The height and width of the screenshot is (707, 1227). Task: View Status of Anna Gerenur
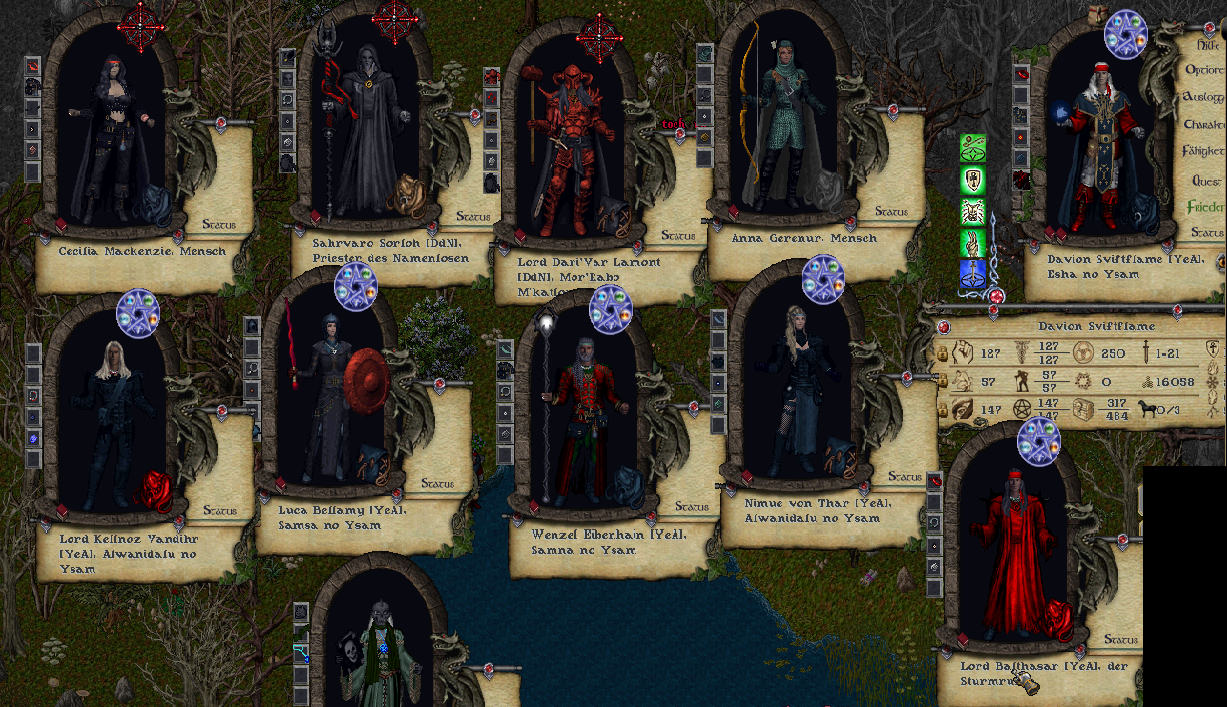point(891,212)
